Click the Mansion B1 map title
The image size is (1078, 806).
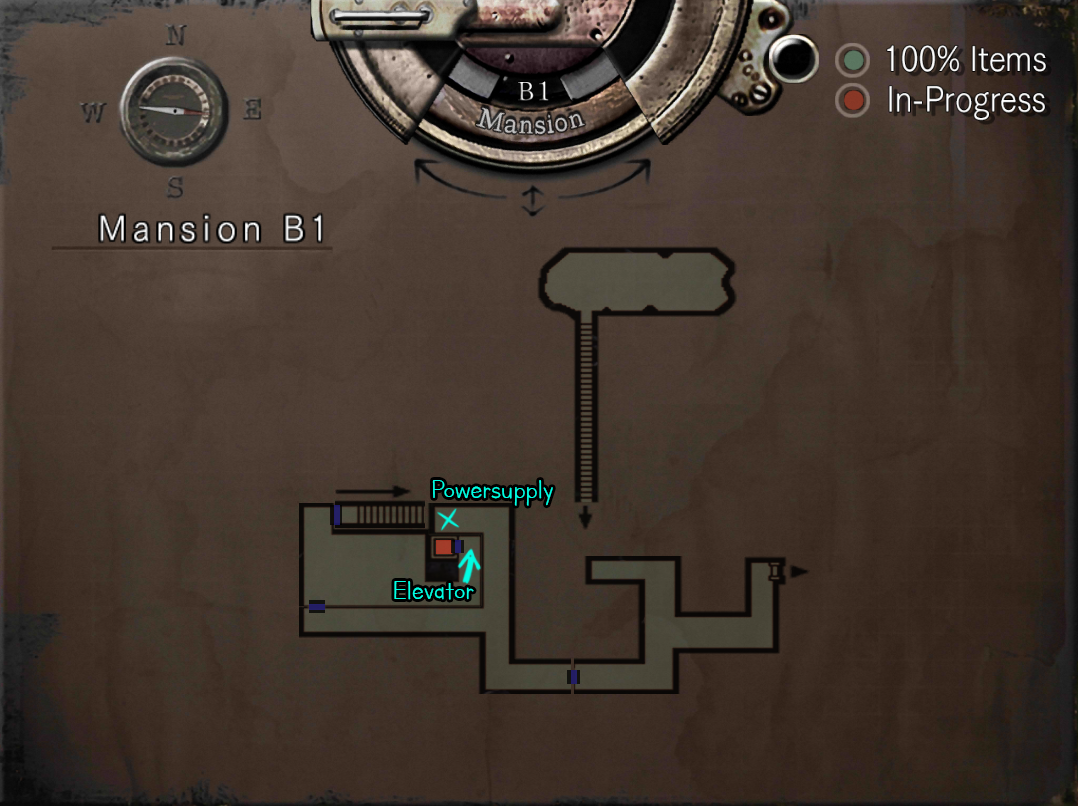(212, 229)
